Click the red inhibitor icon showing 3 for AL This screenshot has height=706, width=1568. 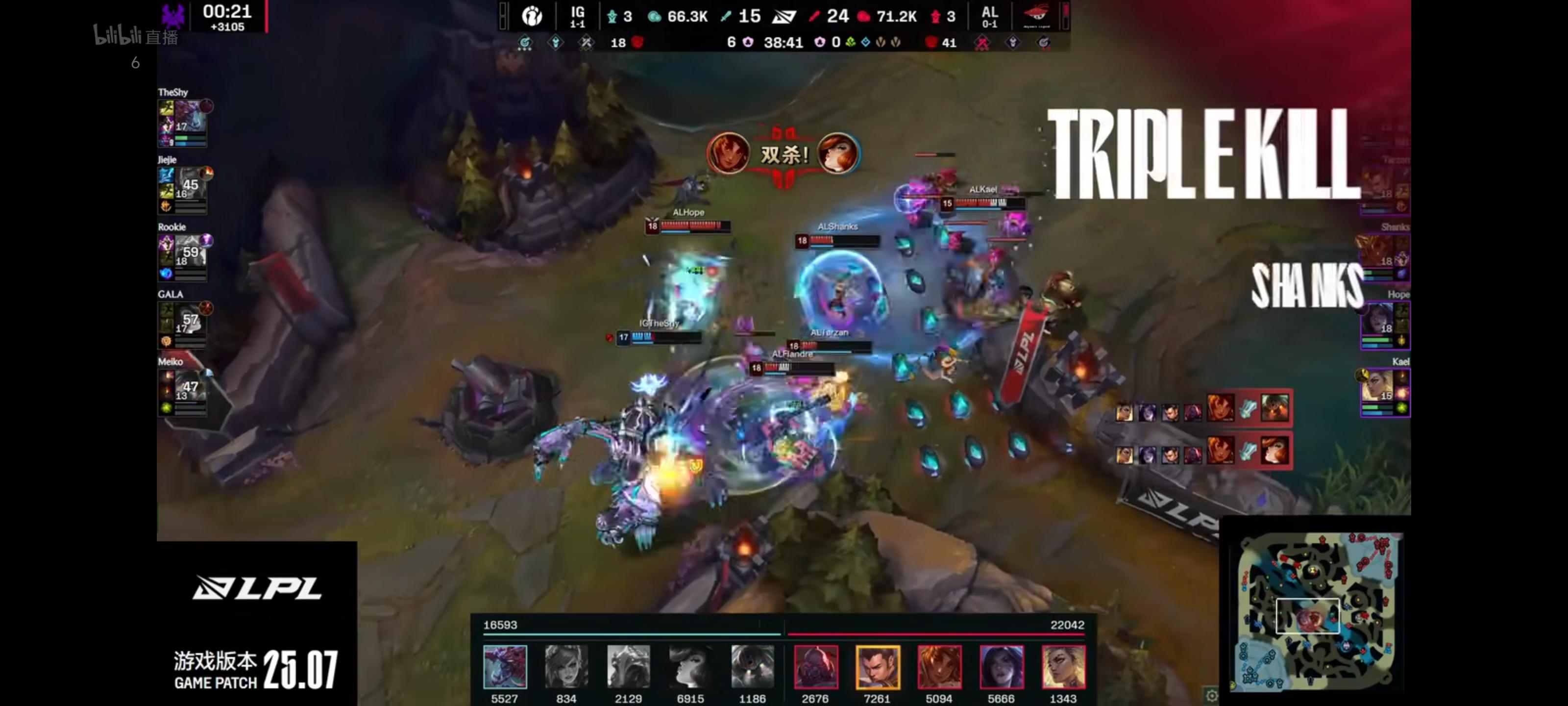pos(935,16)
